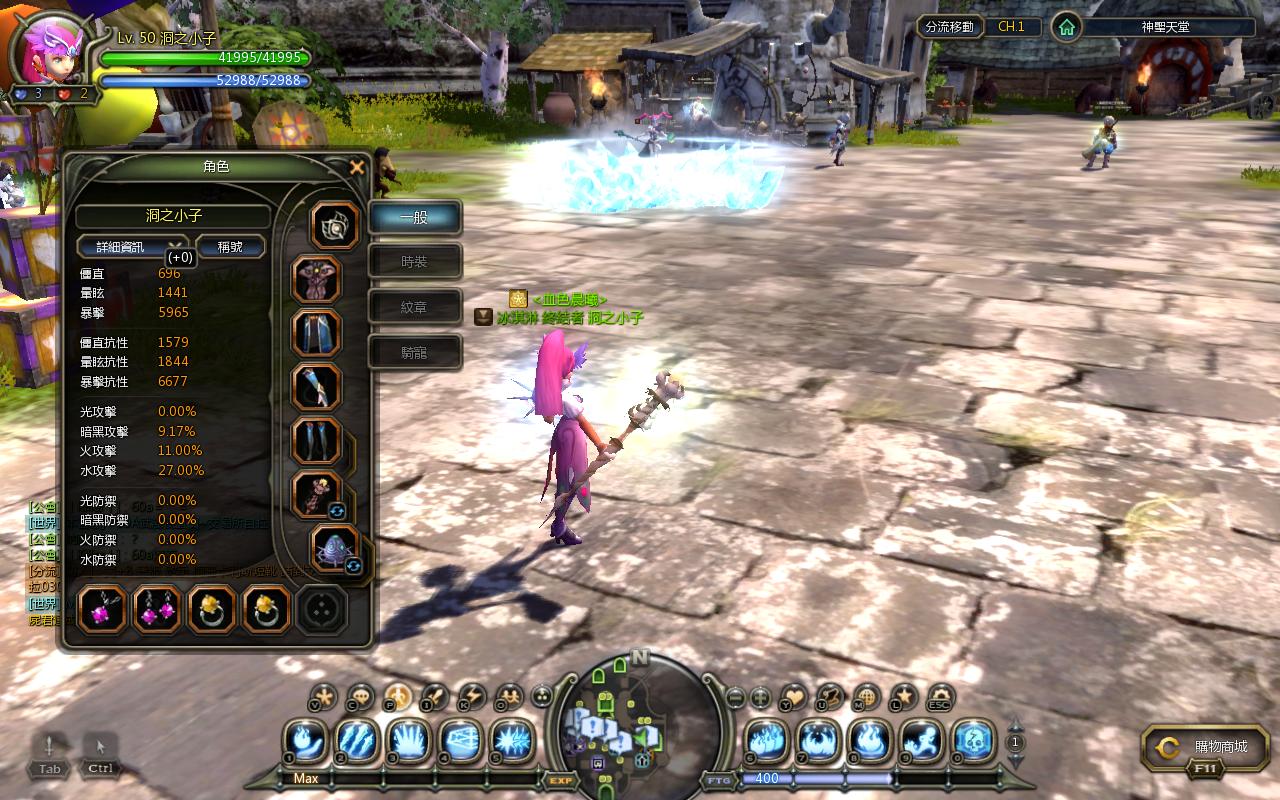
Task: Select the 騎寵 mount tab
Action: tap(415, 352)
